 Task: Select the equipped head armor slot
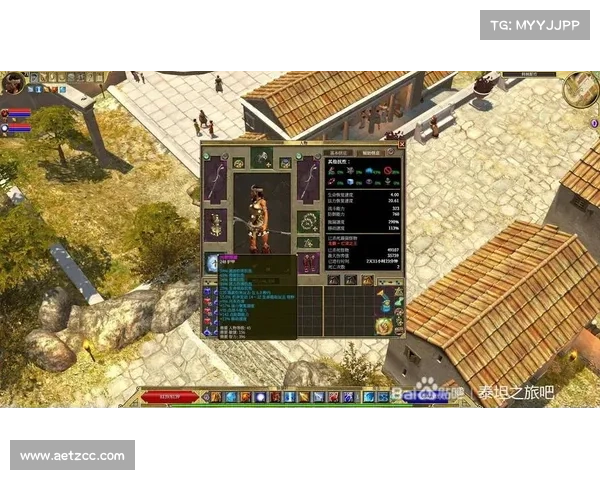click(x=262, y=156)
